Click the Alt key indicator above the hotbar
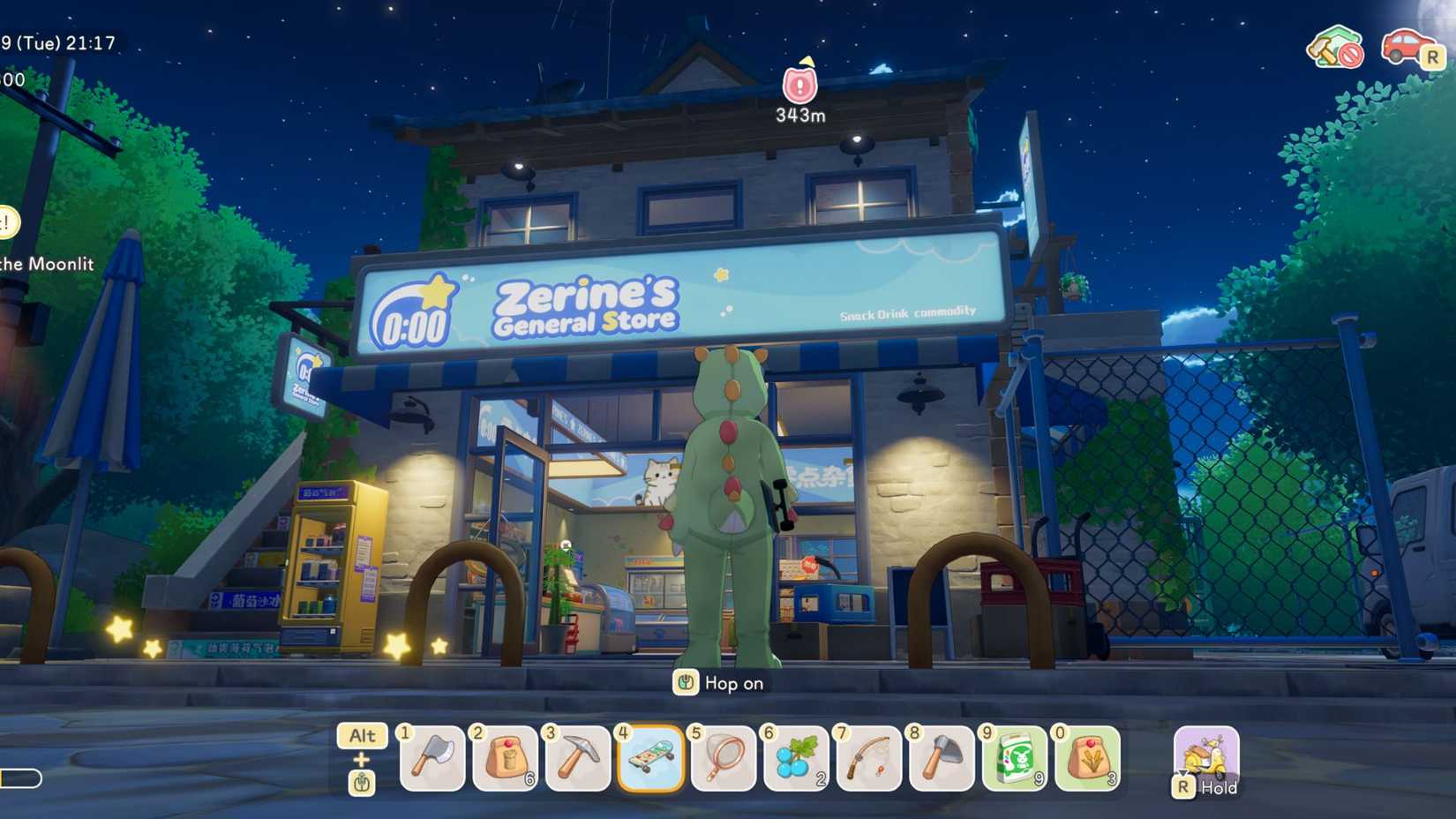This screenshot has height=819, width=1456. (362, 735)
